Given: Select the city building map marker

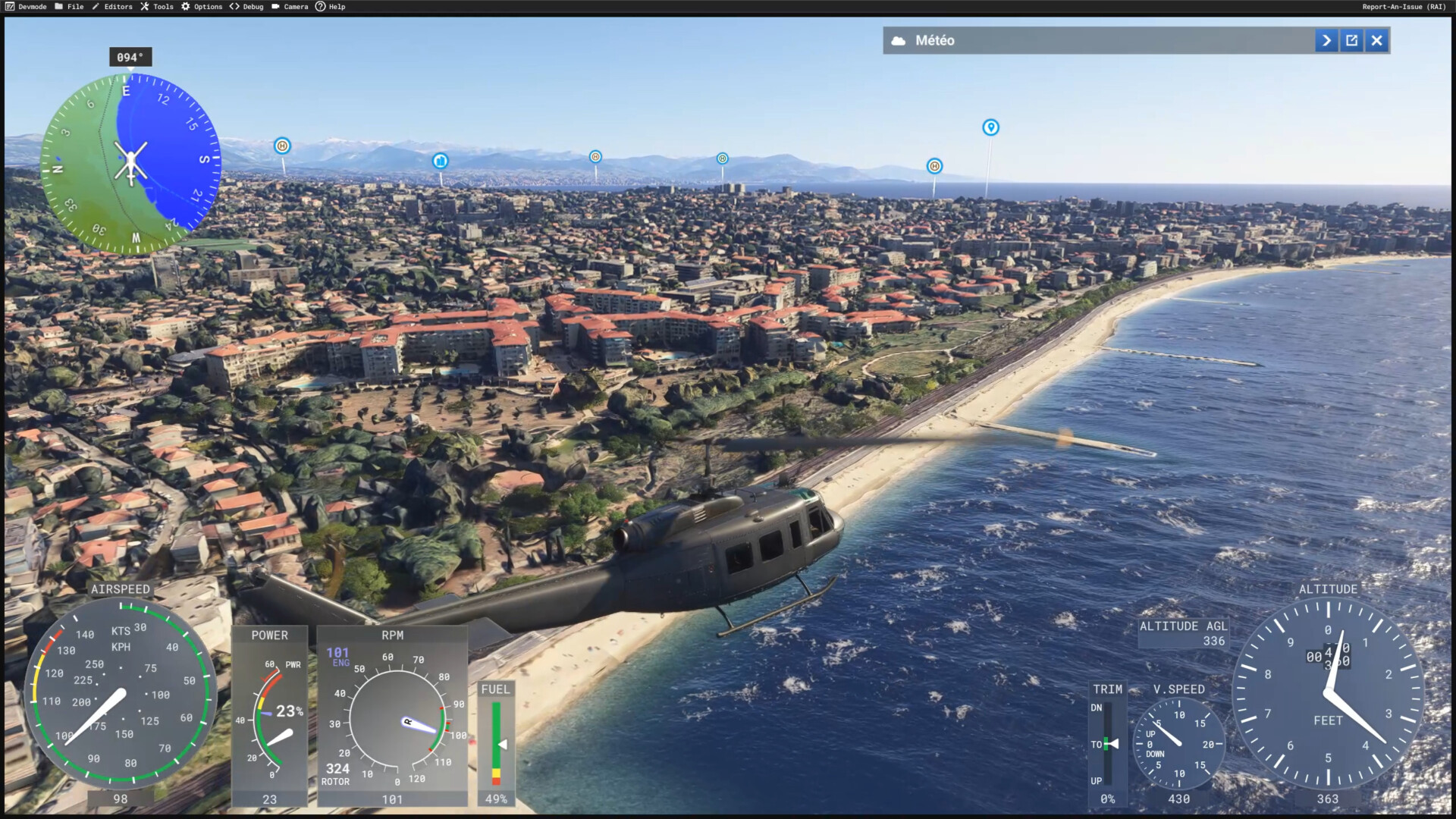Looking at the screenshot, I should tap(441, 161).
